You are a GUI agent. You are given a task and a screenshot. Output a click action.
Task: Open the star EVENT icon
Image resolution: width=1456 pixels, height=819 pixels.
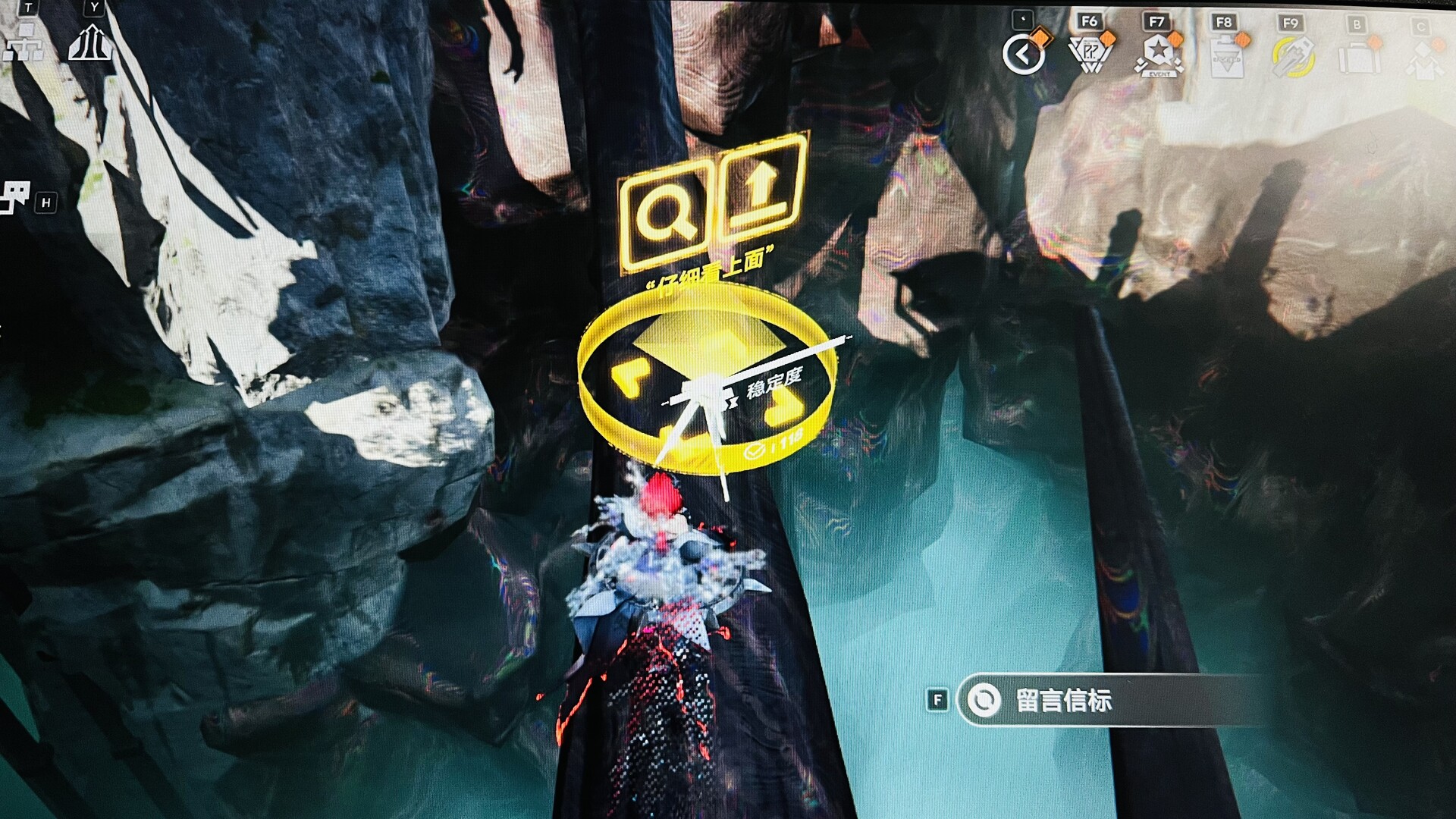(x=1157, y=56)
